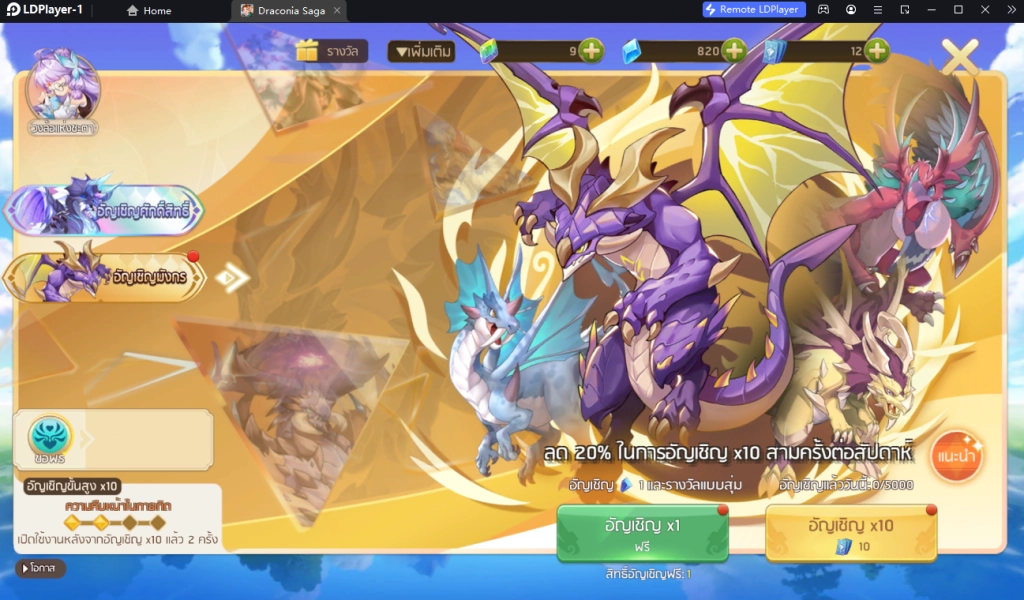This screenshot has height=600, width=1024.
Task: Add more rainbow gem currency showing 9
Action: click(591, 51)
